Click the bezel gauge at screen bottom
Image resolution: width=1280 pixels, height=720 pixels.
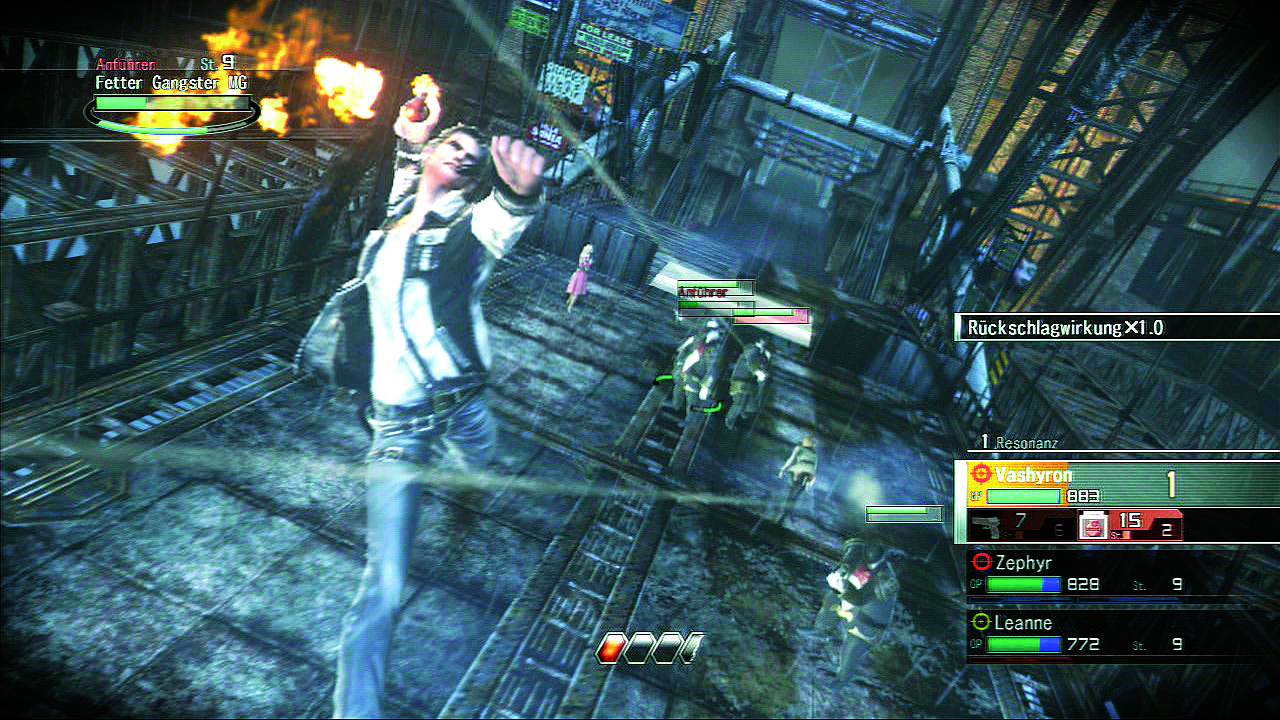click(x=650, y=649)
